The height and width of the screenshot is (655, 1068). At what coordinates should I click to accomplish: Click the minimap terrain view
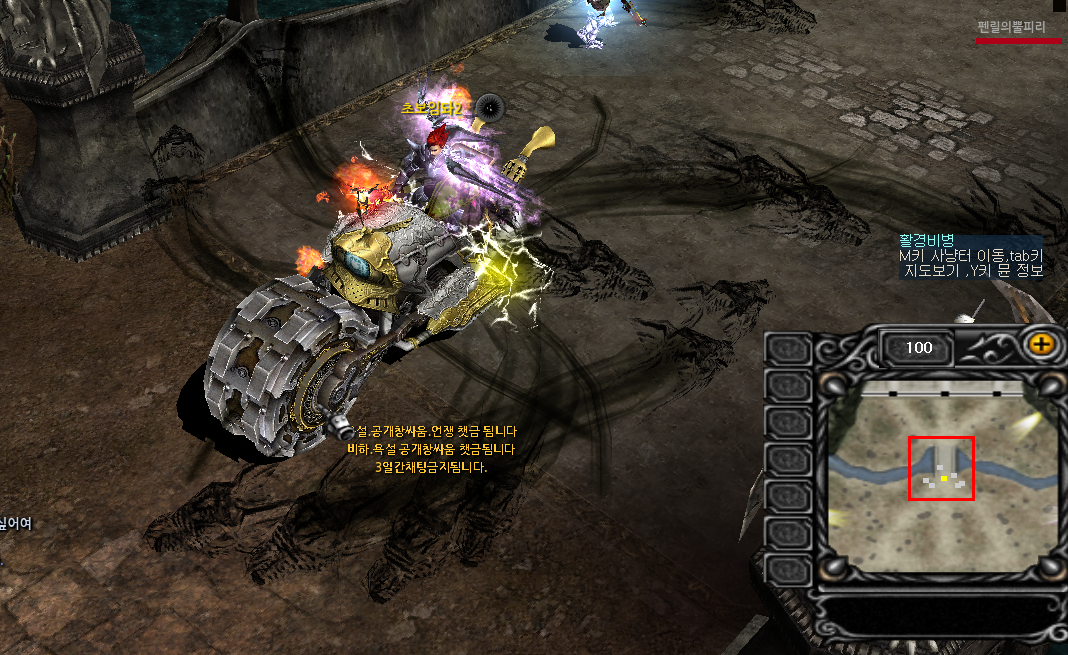click(x=942, y=477)
